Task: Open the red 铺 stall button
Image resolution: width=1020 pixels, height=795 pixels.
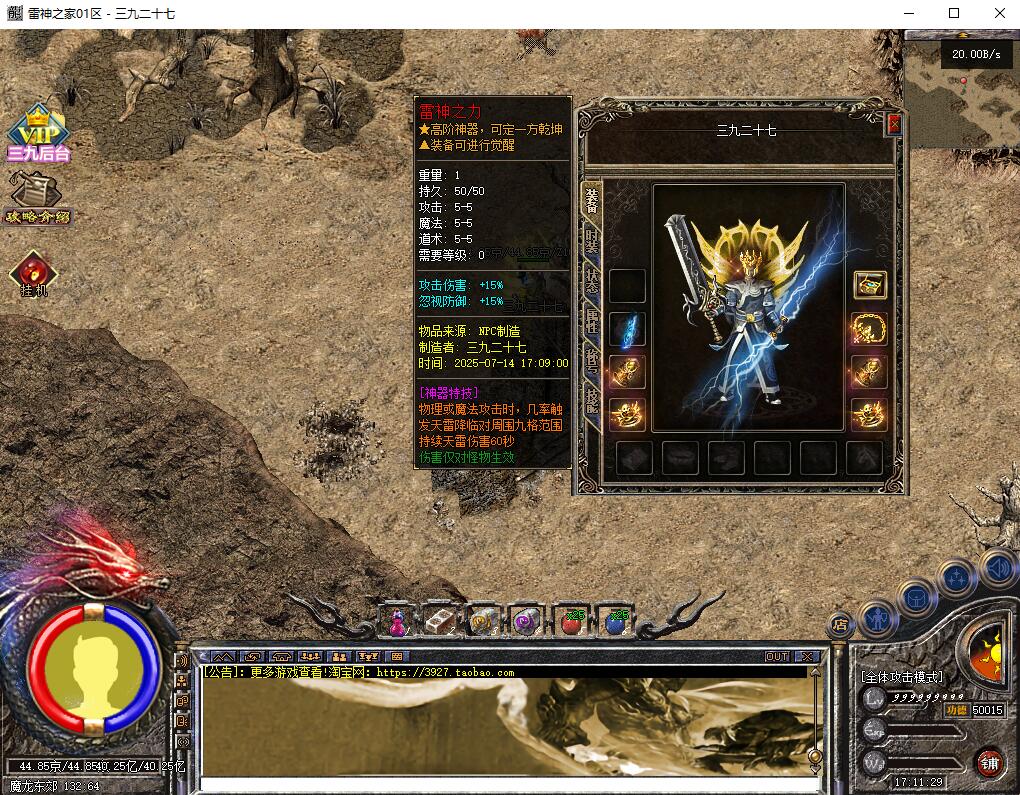Action: [x=989, y=762]
